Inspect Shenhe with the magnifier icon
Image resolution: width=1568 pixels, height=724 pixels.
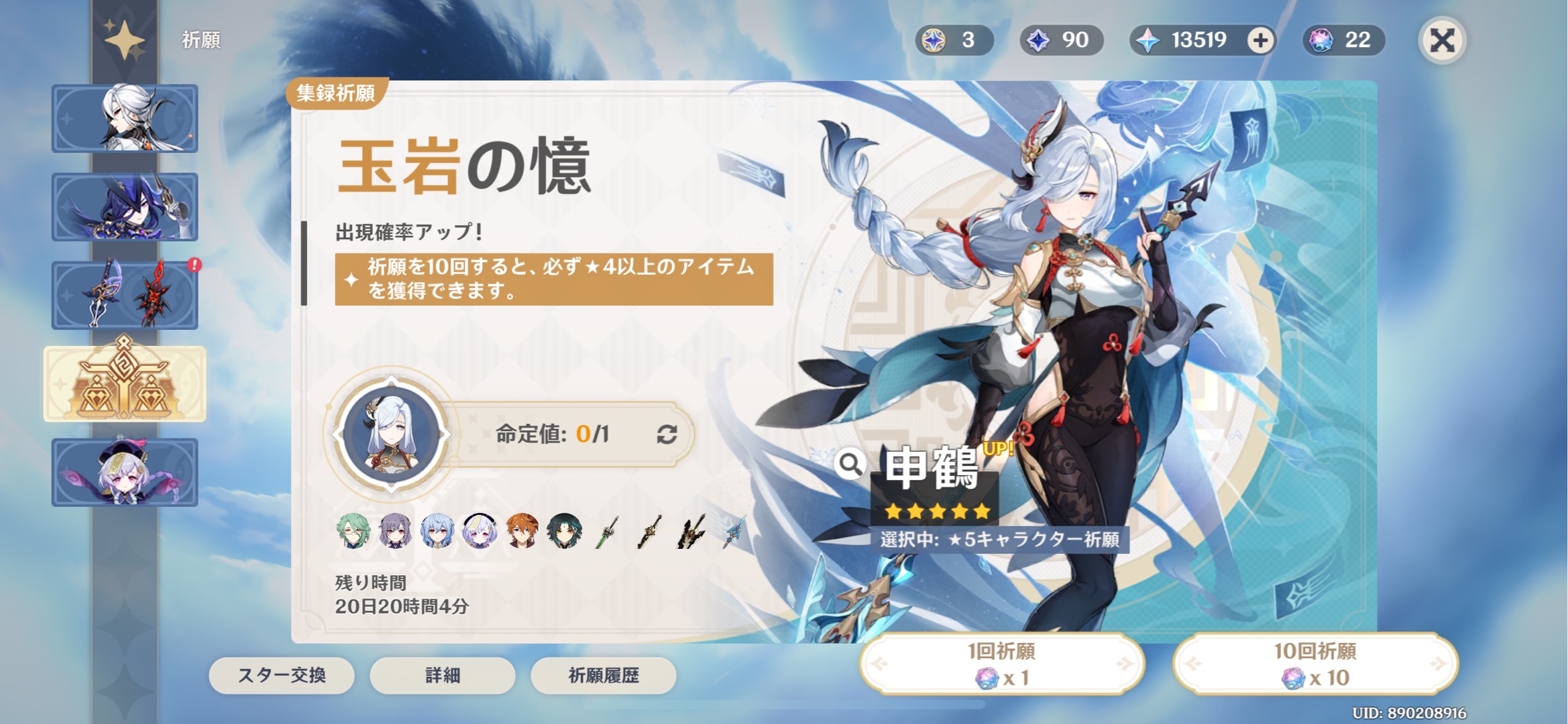[850, 463]
